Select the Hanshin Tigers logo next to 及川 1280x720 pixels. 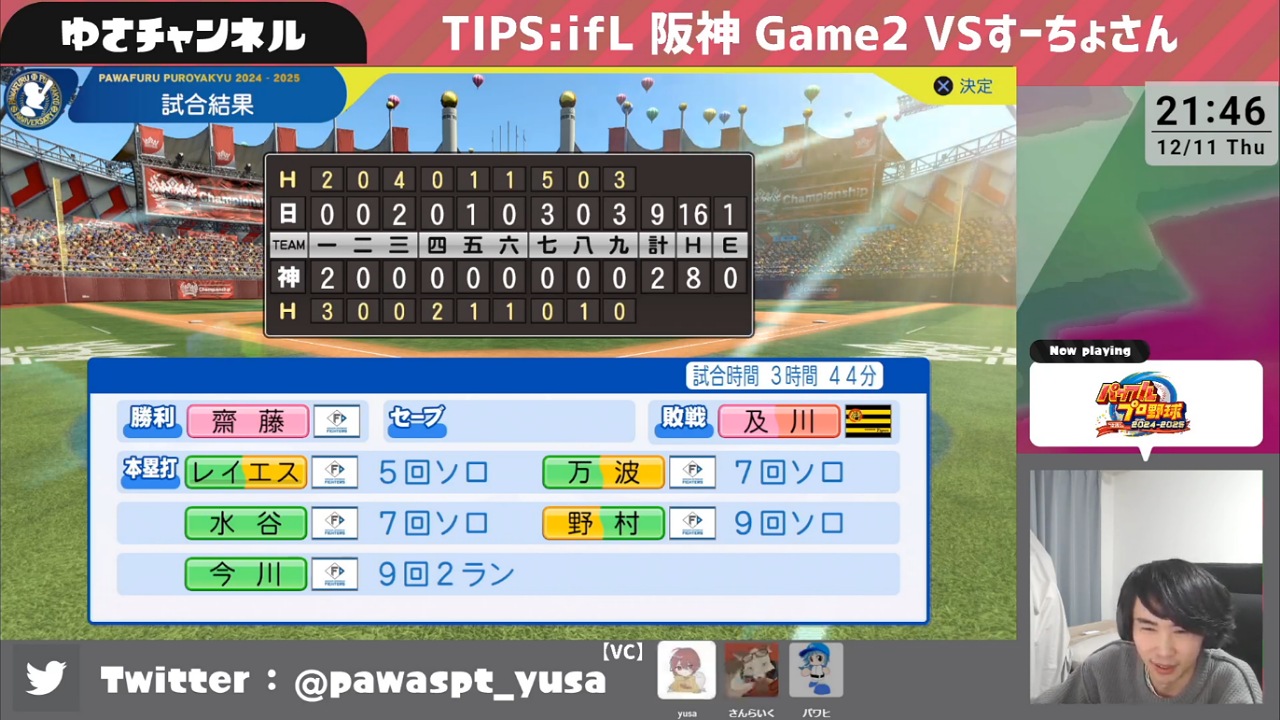pos(866,421)
